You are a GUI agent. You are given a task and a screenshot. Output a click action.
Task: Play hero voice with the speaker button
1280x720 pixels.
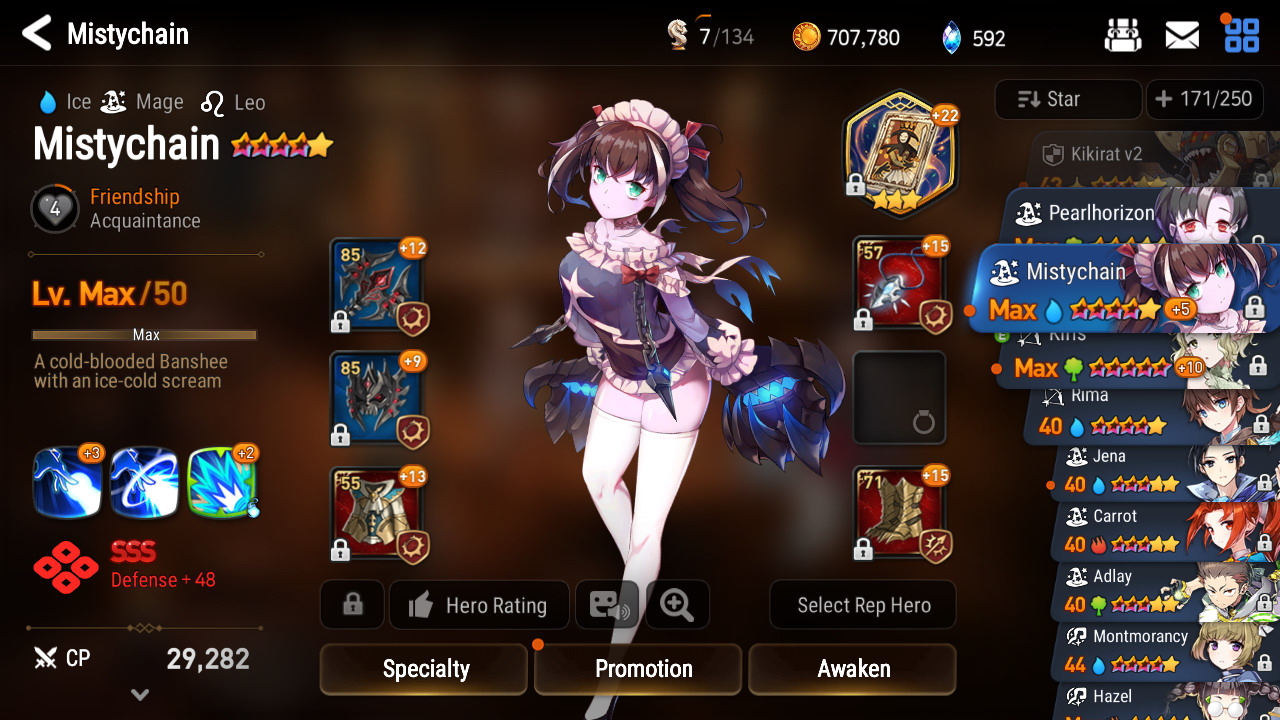(608, 605)
